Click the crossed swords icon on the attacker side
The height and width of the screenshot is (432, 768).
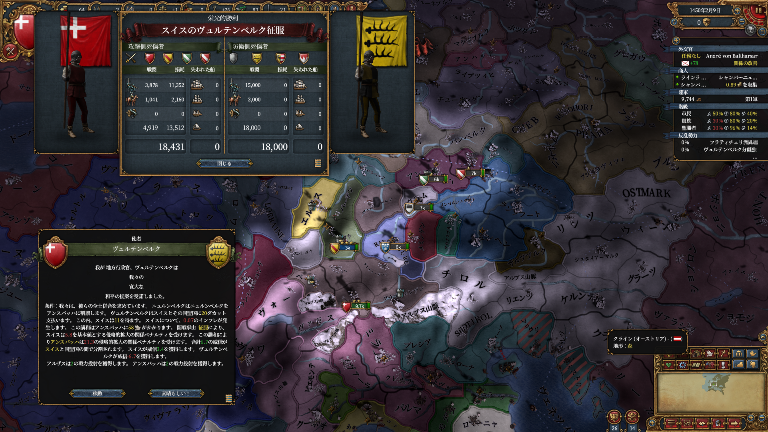coord(131,59)
